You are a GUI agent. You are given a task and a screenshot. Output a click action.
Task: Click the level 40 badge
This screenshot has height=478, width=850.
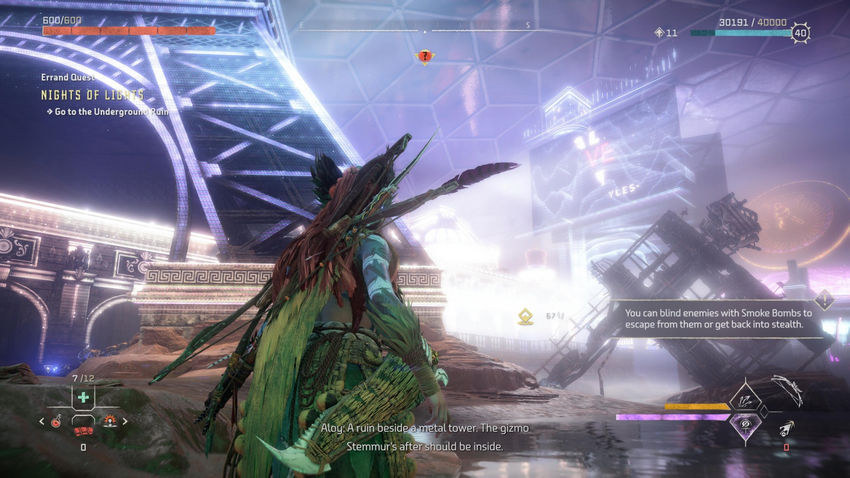click(800, 33)
